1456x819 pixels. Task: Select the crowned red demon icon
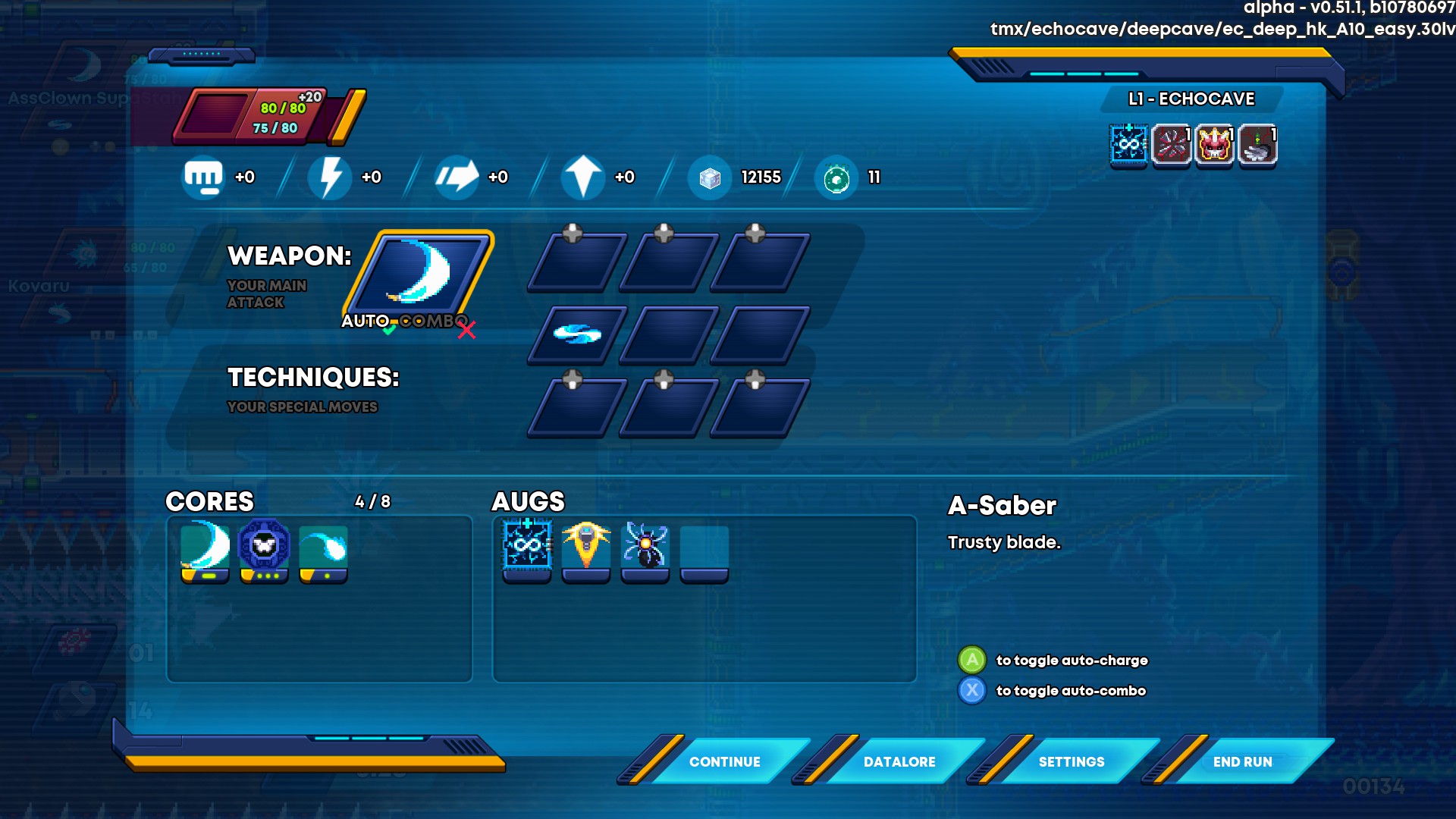pos(1215,144)
